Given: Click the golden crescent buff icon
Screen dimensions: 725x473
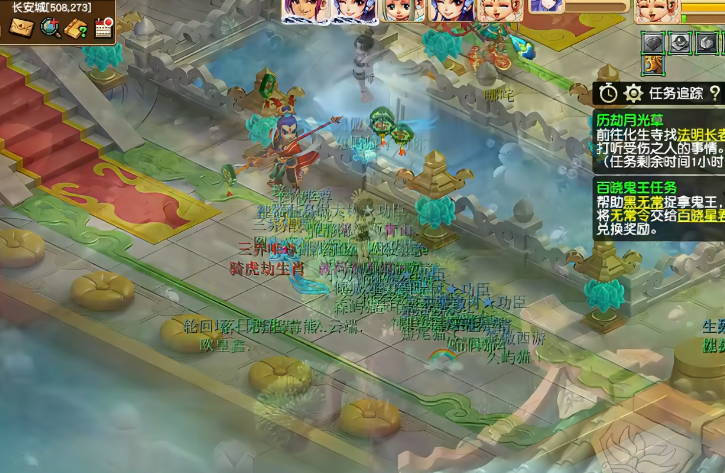Looking at the screenshot, I should 652,65.
